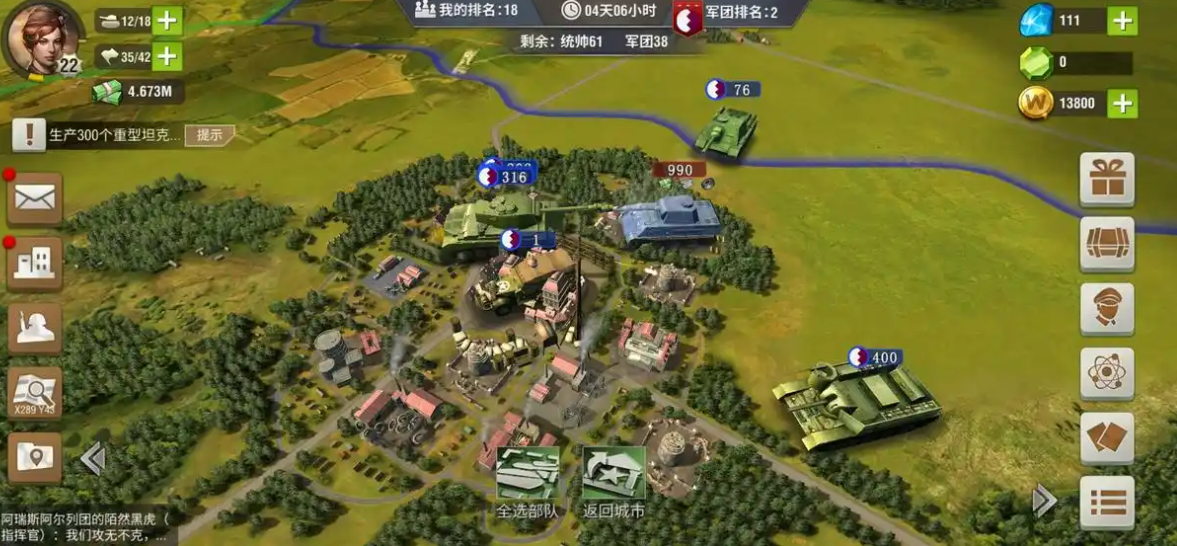This screenshot has height=546, width=1177.
Task: Open the list menu icon
Action: (1107, 502)
